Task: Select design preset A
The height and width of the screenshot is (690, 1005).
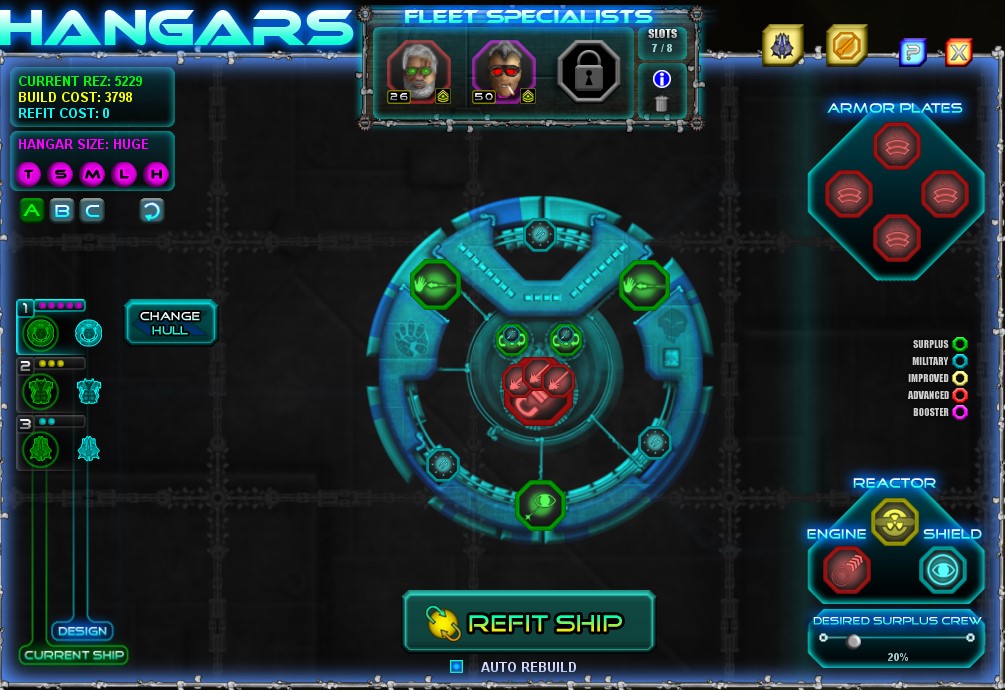Action: 32,210
